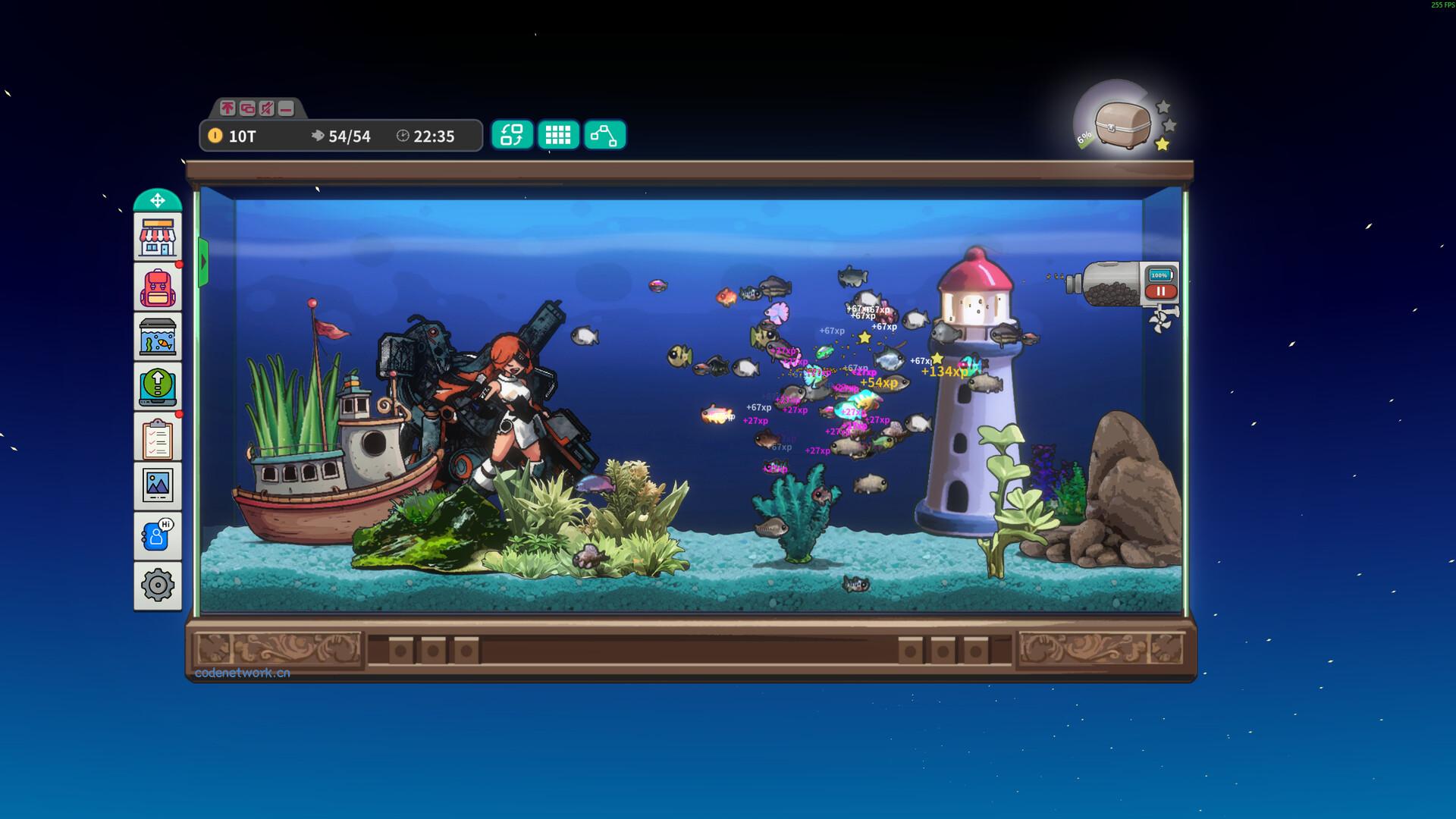Click the feeder's 100% battery indicator
This screenshot has width=1456, height=819.
coord(1159,275)
